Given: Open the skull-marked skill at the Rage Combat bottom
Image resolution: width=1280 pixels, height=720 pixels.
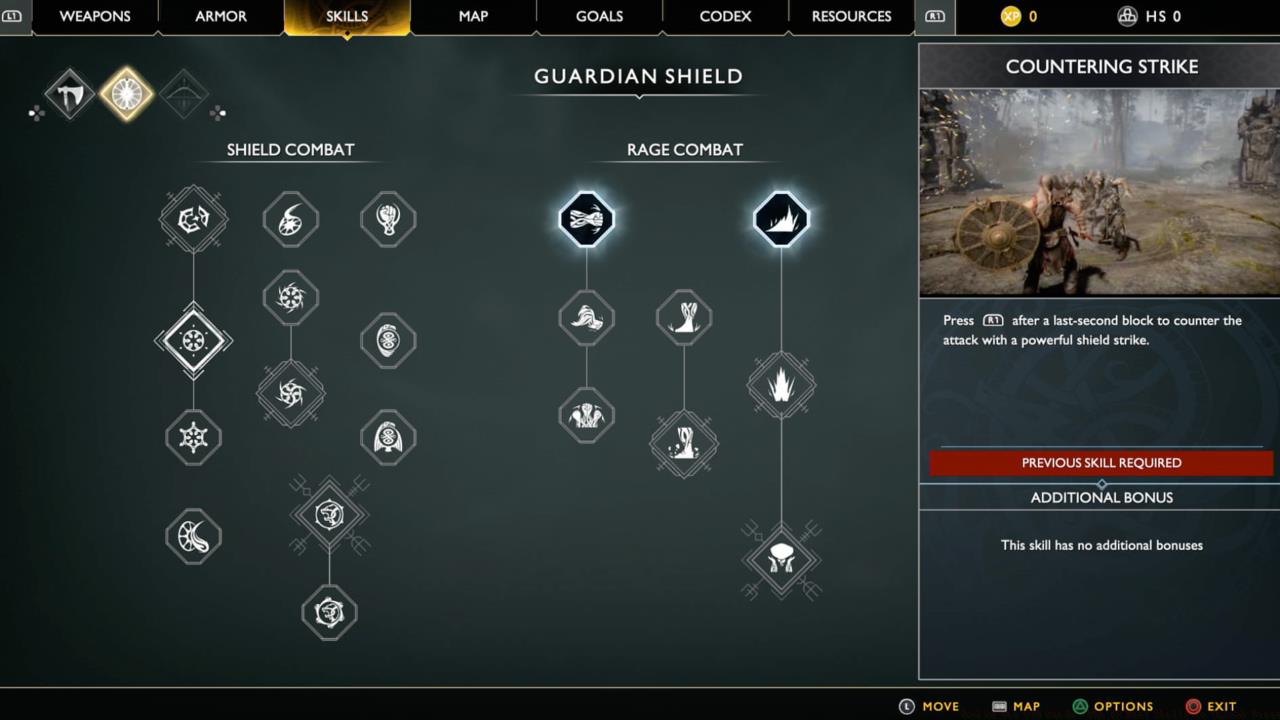Looking at the screenshot, I should coord(781,560).
